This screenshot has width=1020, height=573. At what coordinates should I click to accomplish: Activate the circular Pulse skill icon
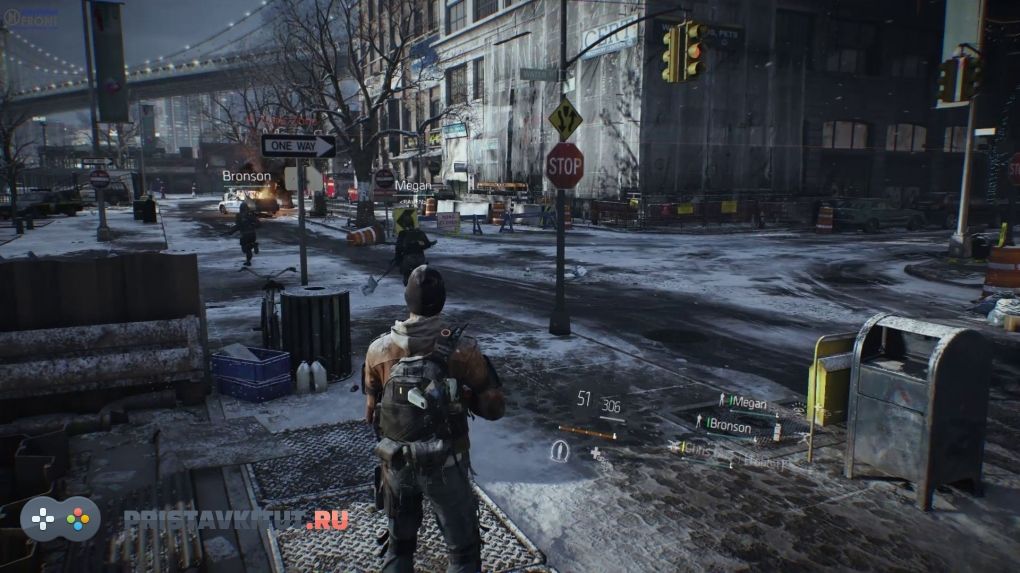click(559, 451)
